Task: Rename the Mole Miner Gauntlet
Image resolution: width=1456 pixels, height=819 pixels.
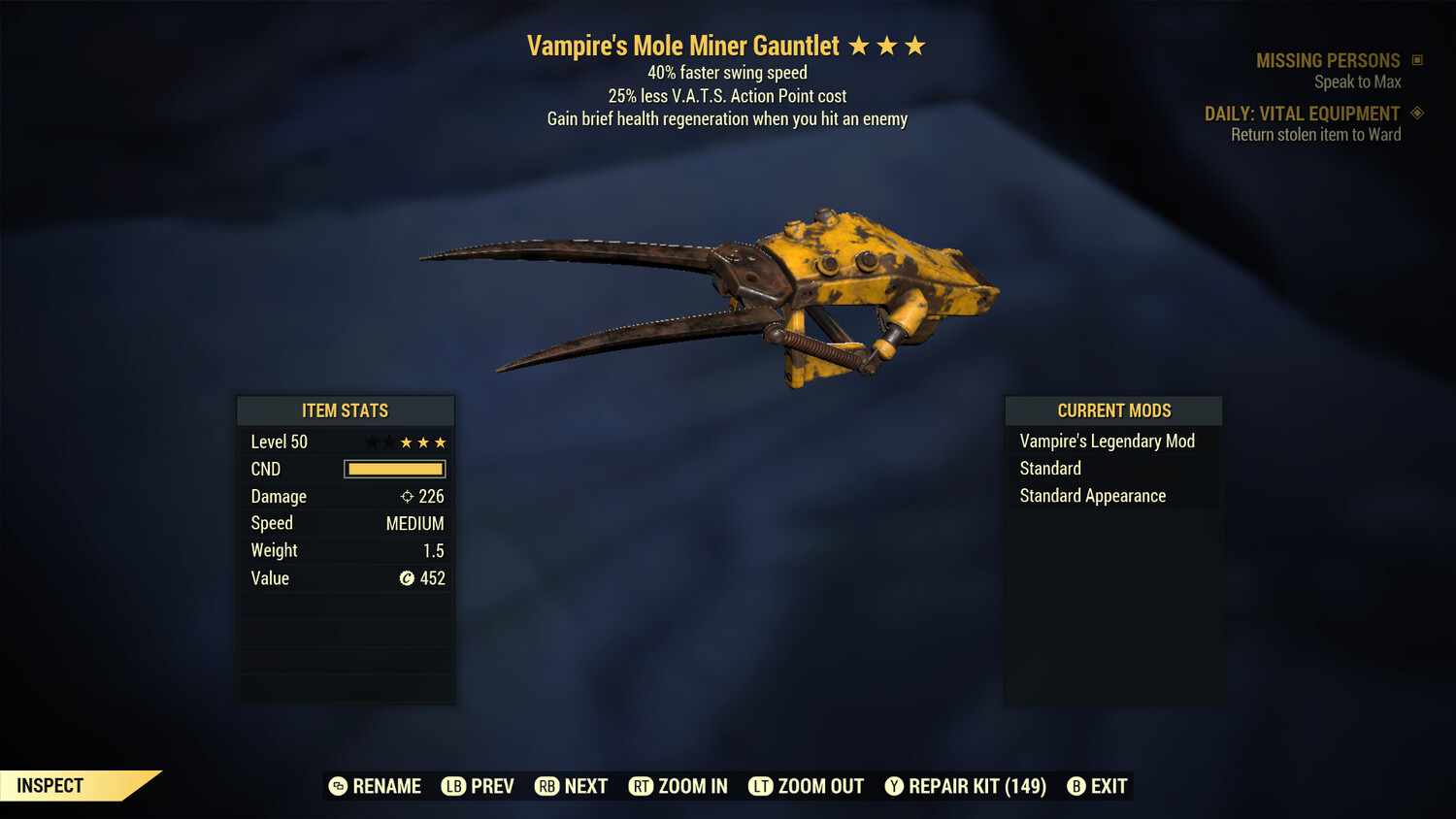Action: [376, 786]
